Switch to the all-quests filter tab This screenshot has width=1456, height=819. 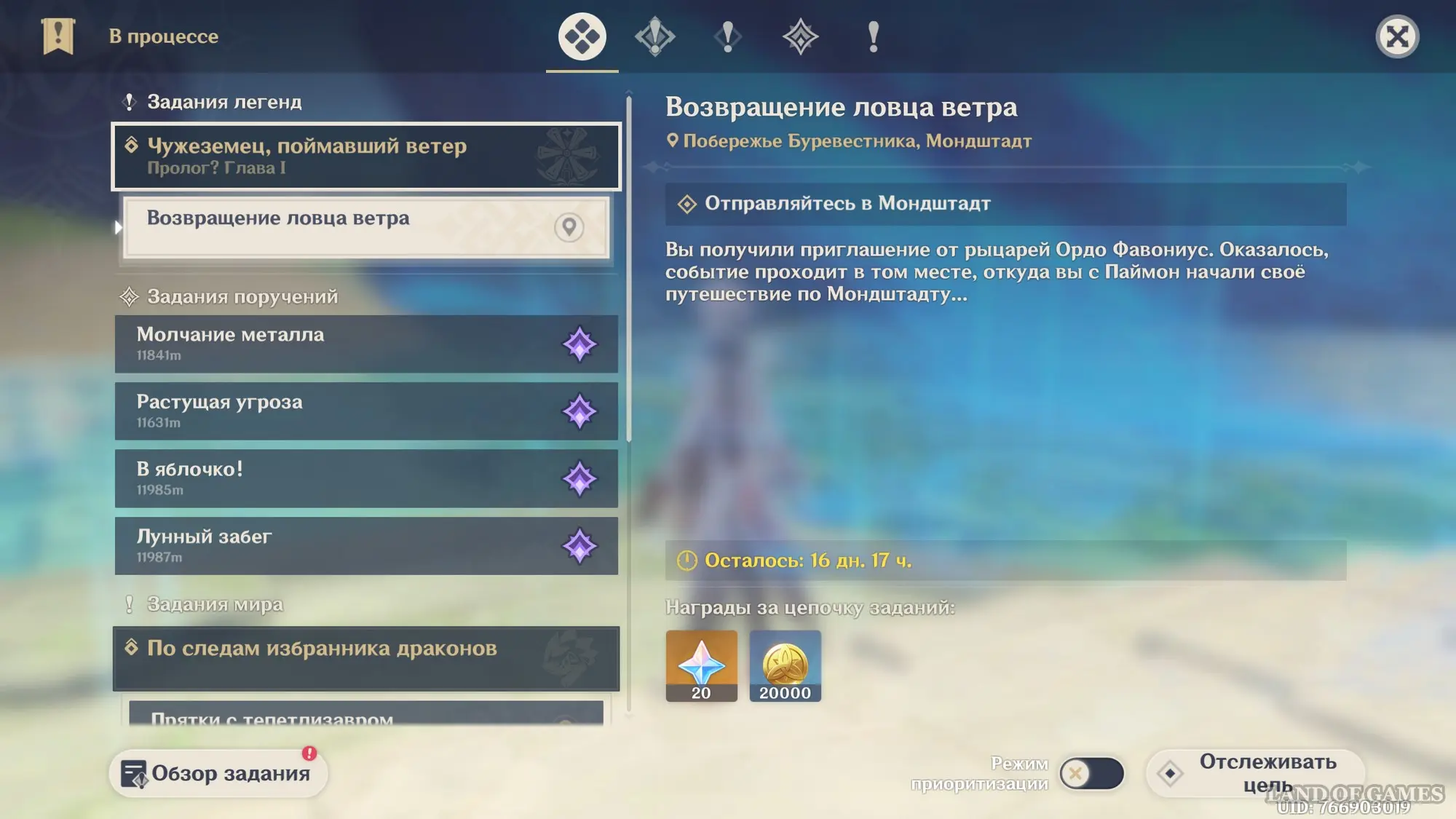[582, 36]
